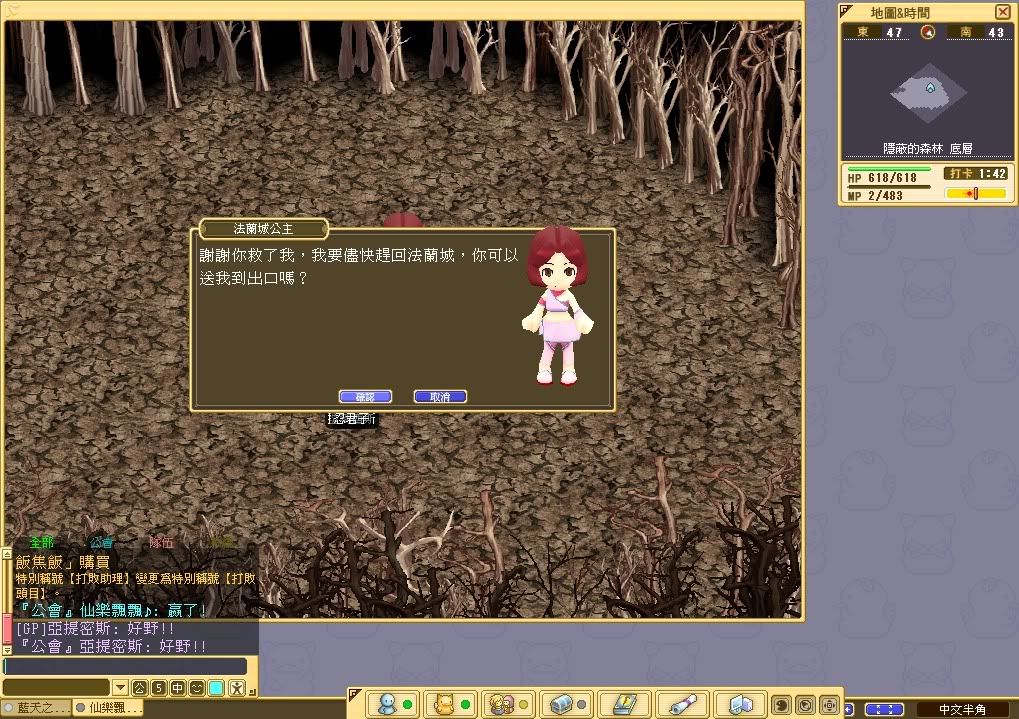Switch chat to the 全部 (All) tab
The image size is (1019, 719).
(x=42, y=542)
